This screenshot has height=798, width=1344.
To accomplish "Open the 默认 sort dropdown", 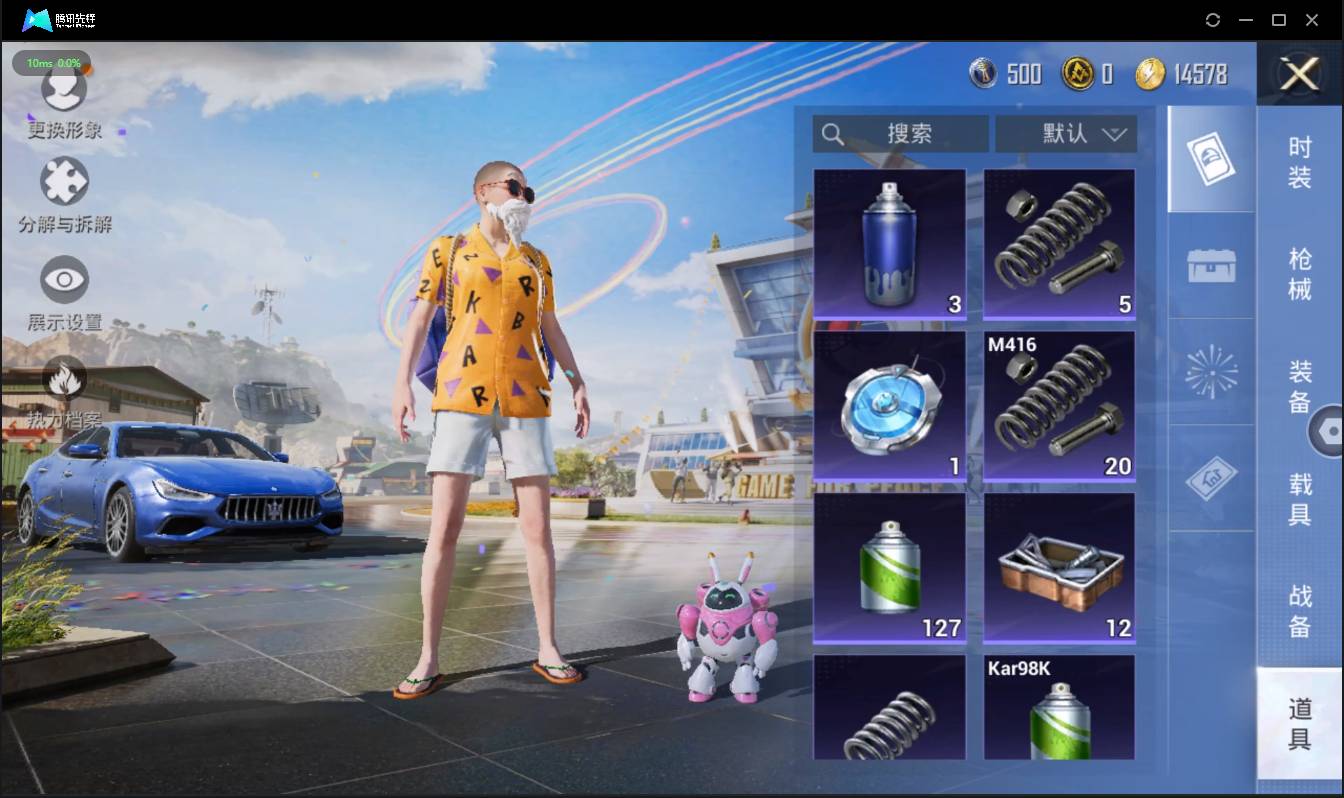I will click(1066, 134).
